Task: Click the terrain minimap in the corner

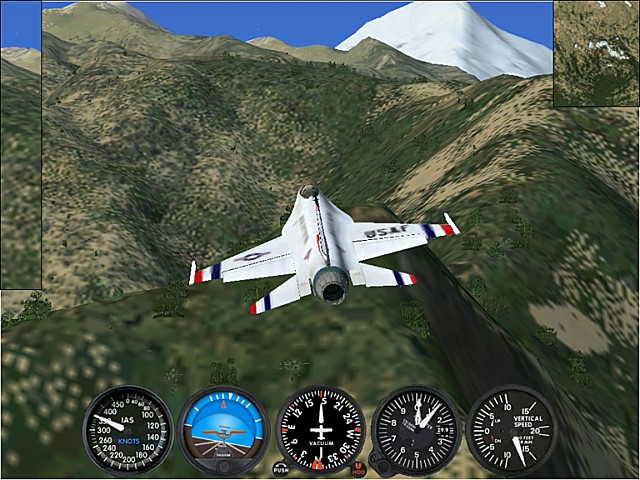Action: 596,53
